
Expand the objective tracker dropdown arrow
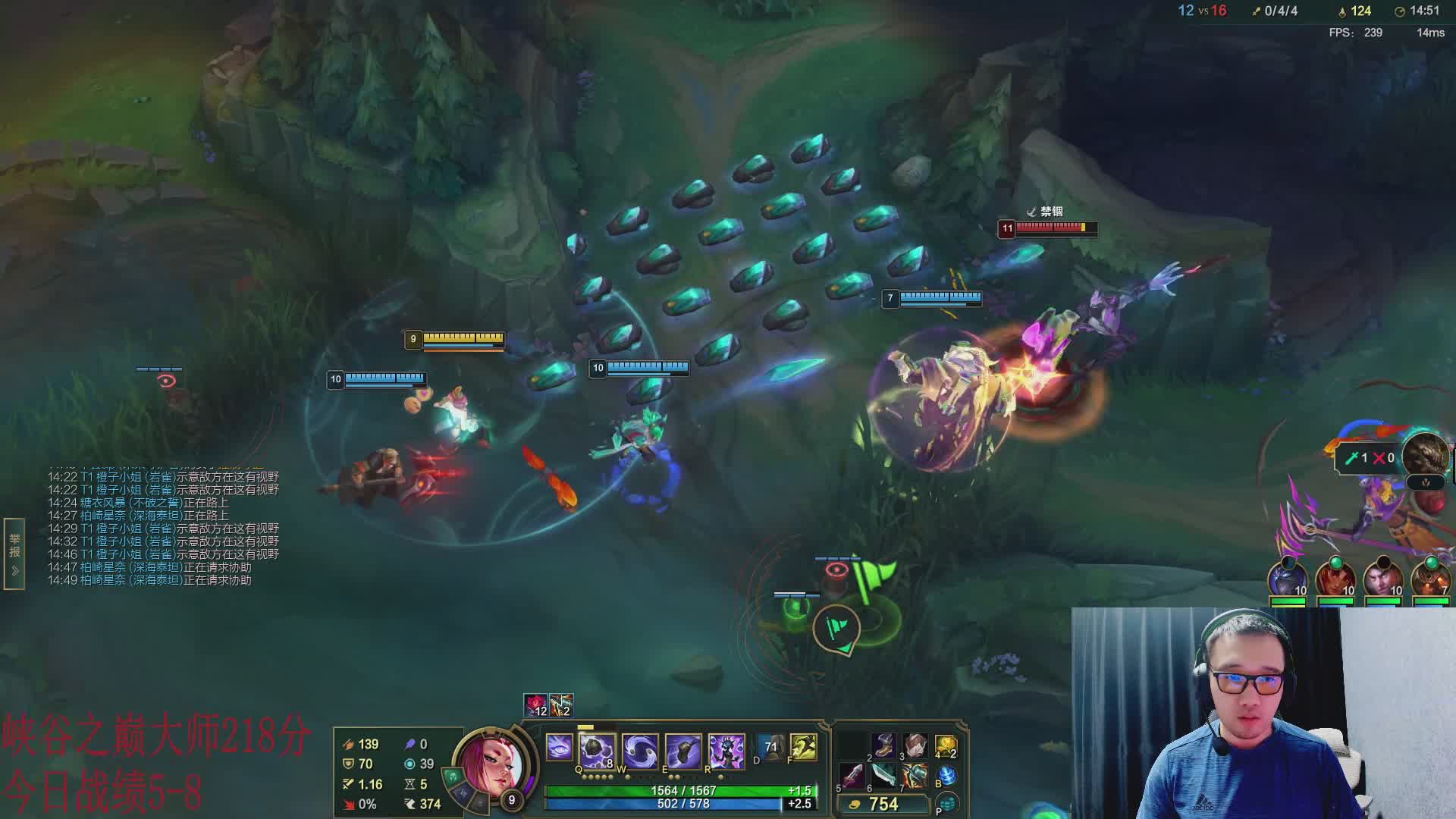(1426, 482)
